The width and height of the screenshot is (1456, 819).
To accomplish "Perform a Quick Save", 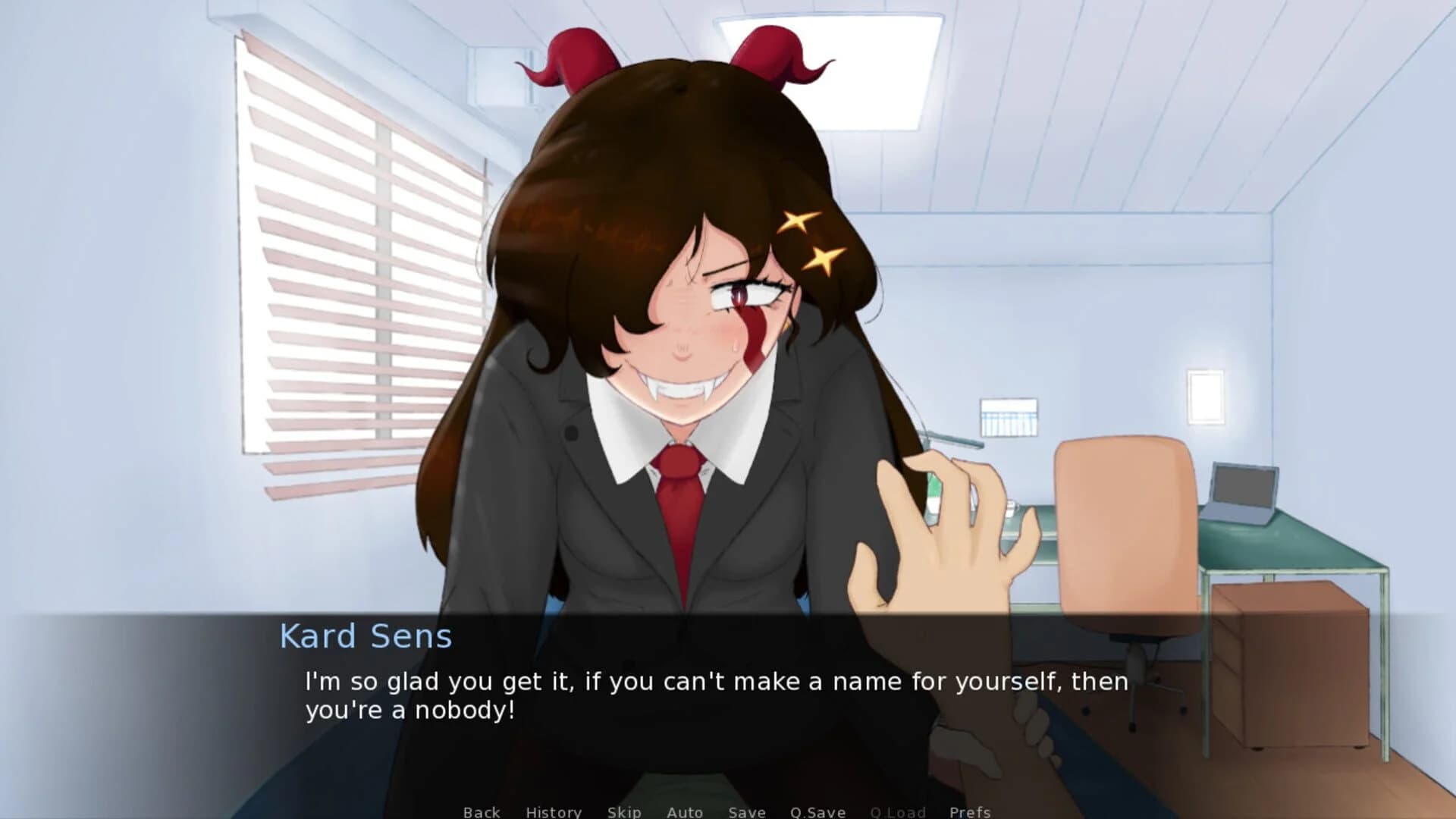I will point(818,811).
